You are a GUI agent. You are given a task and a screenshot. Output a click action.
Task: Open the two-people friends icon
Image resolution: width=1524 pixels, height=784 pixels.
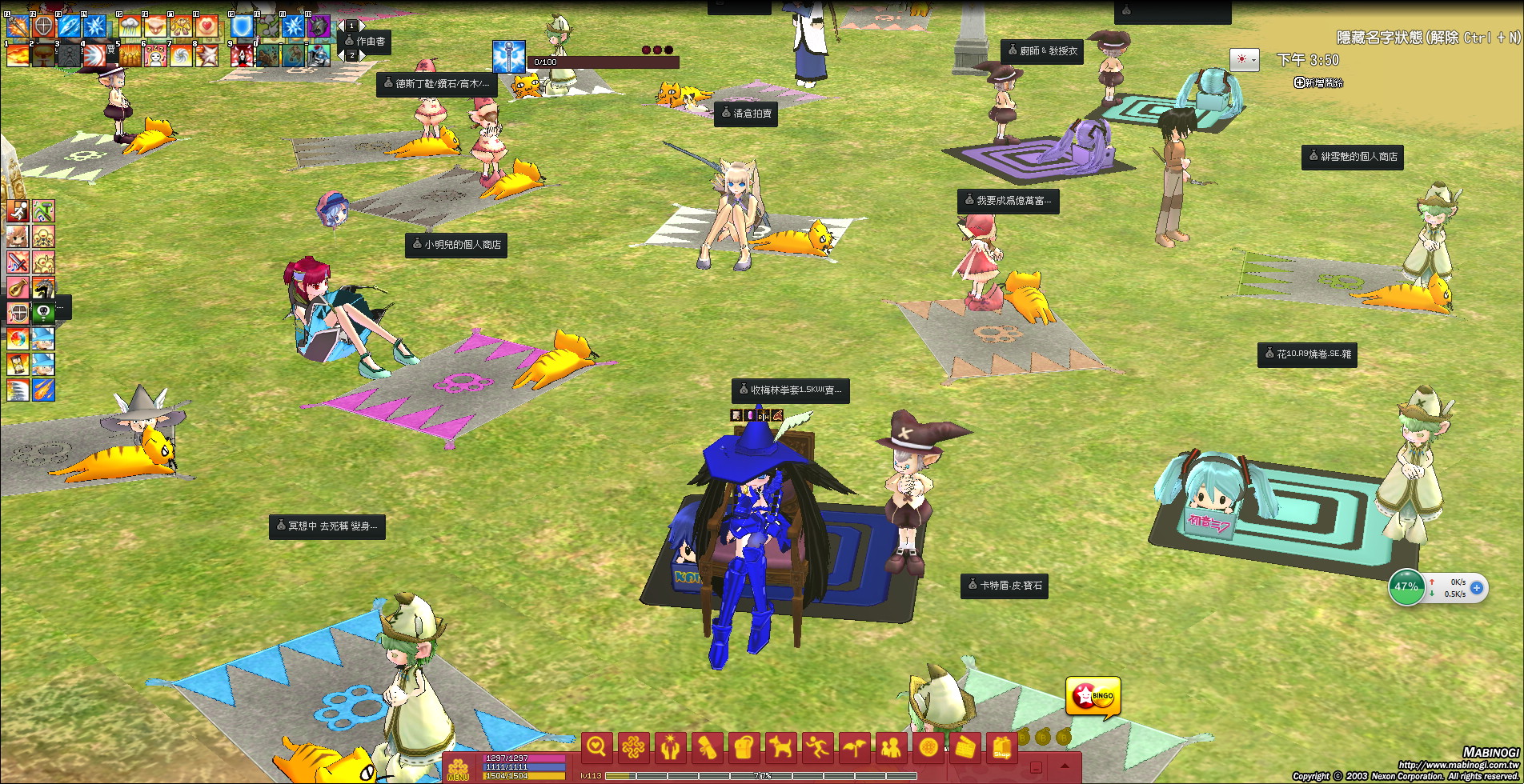891,748
